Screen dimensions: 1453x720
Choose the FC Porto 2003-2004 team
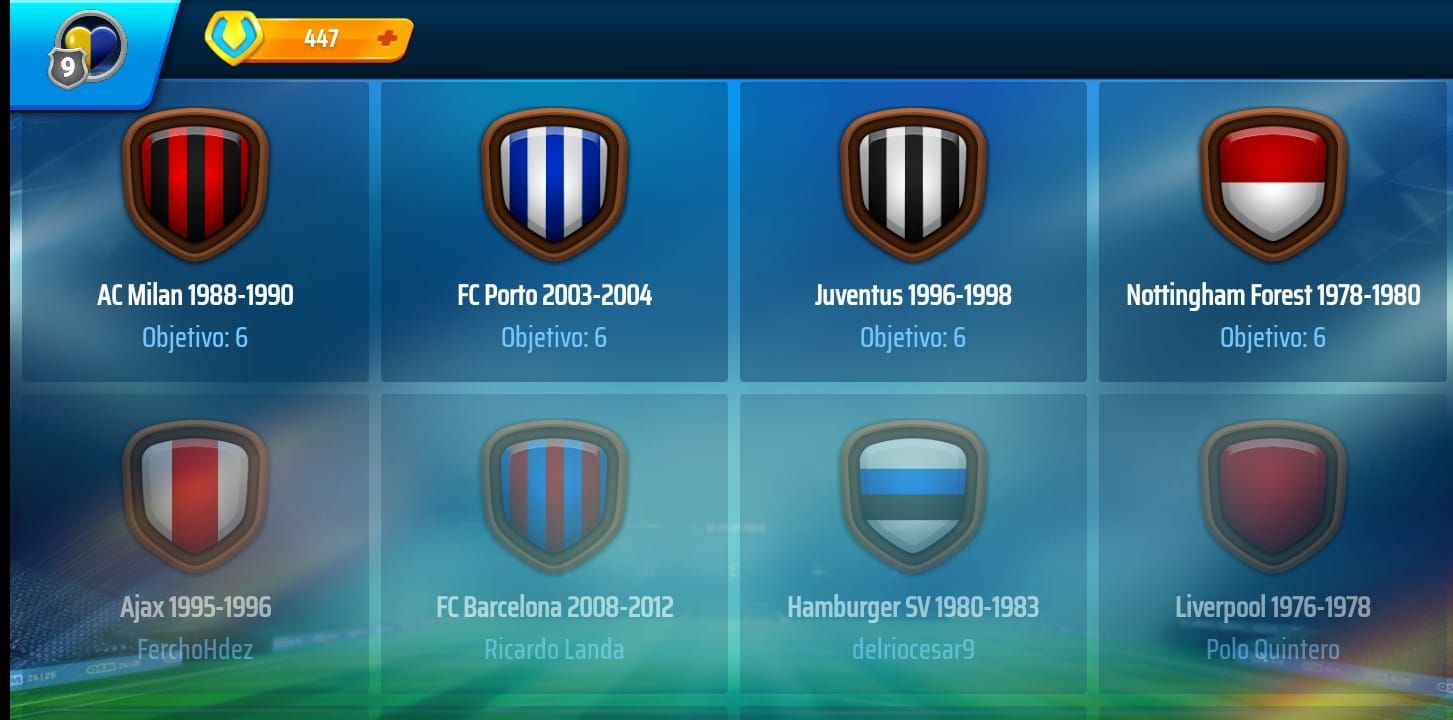(554, 232)
